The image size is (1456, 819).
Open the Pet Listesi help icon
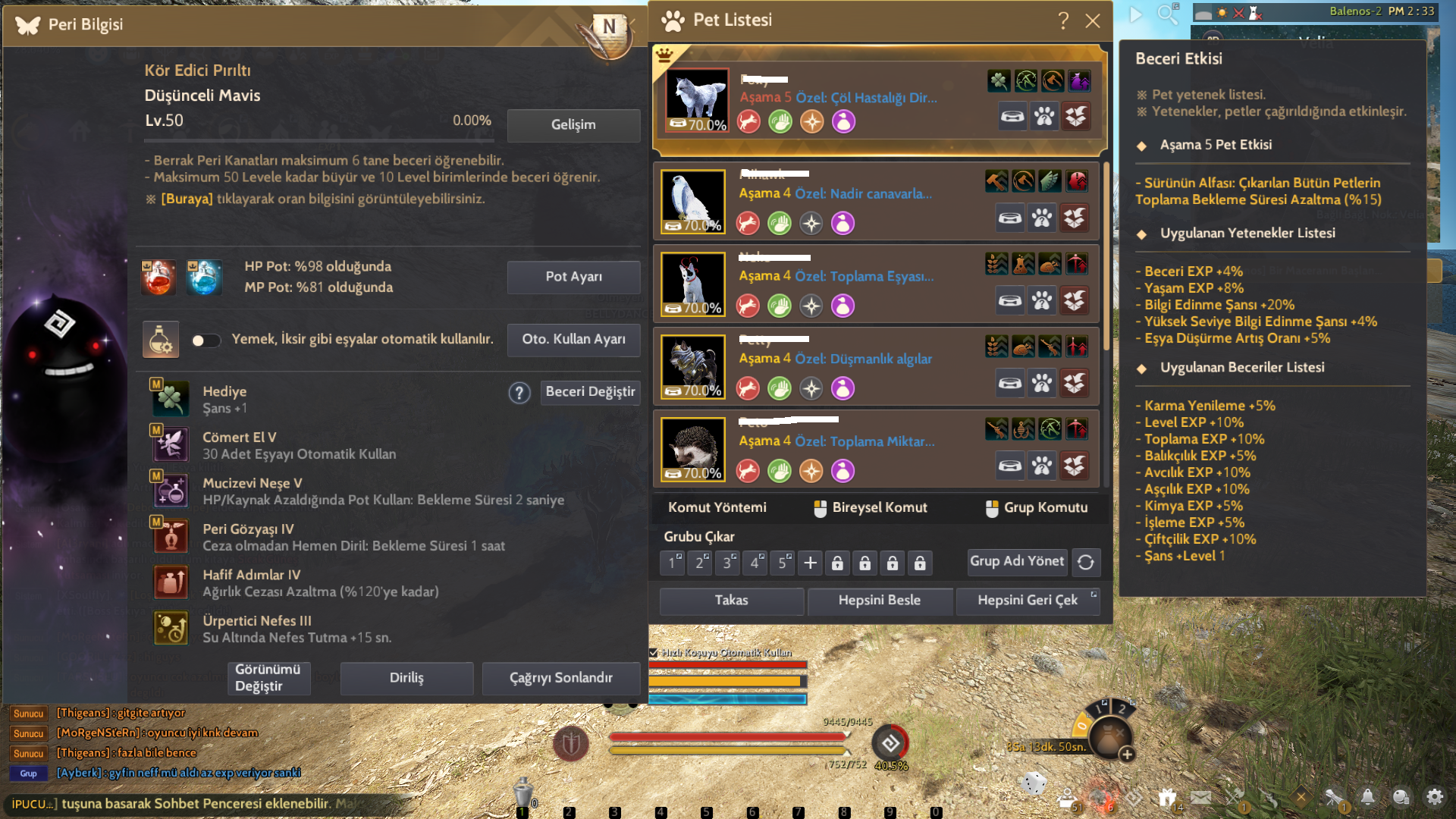pos(1065,21)
